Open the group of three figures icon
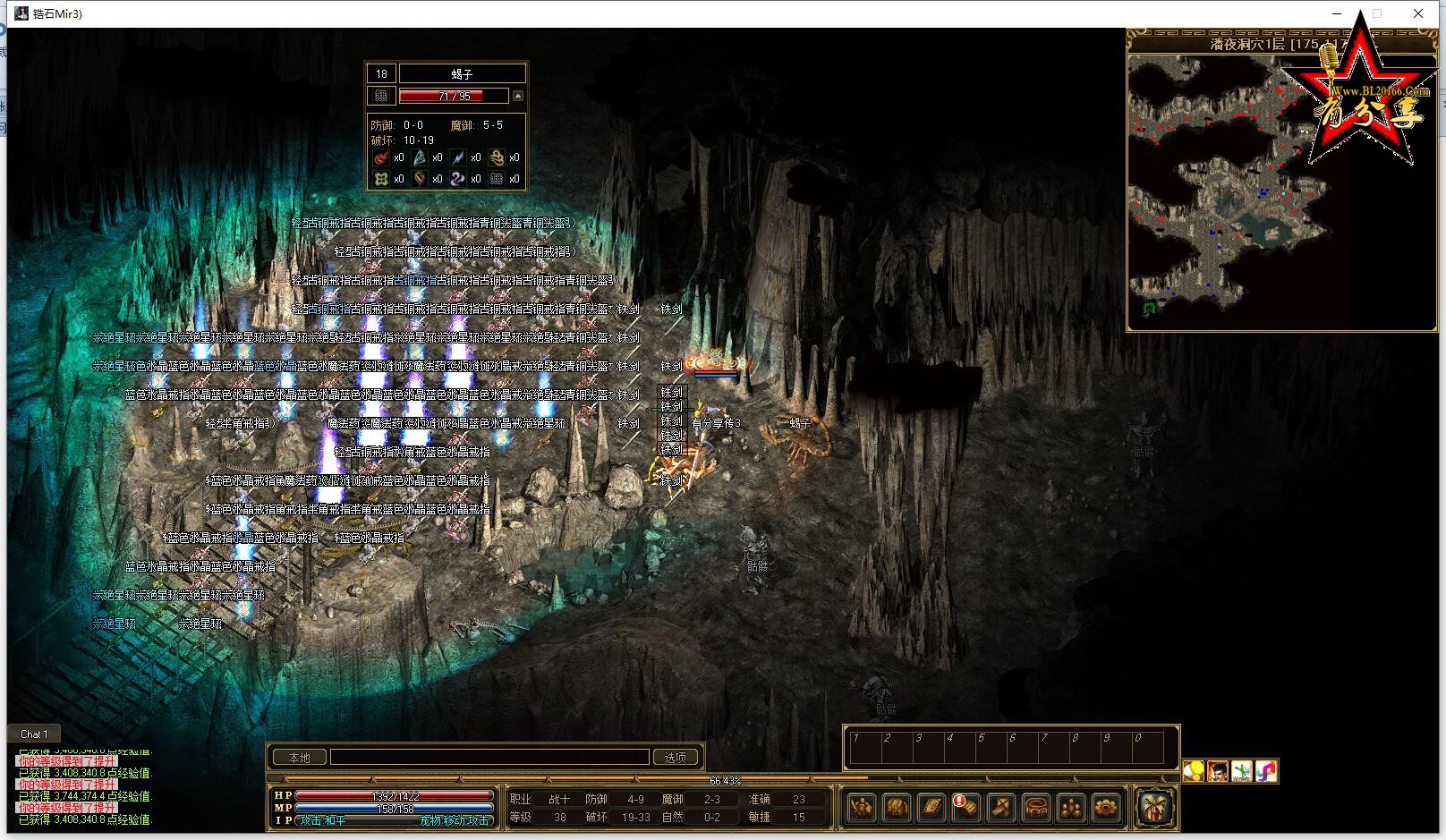This screenshot has height=840, width=1446. tap(1071, 808)
